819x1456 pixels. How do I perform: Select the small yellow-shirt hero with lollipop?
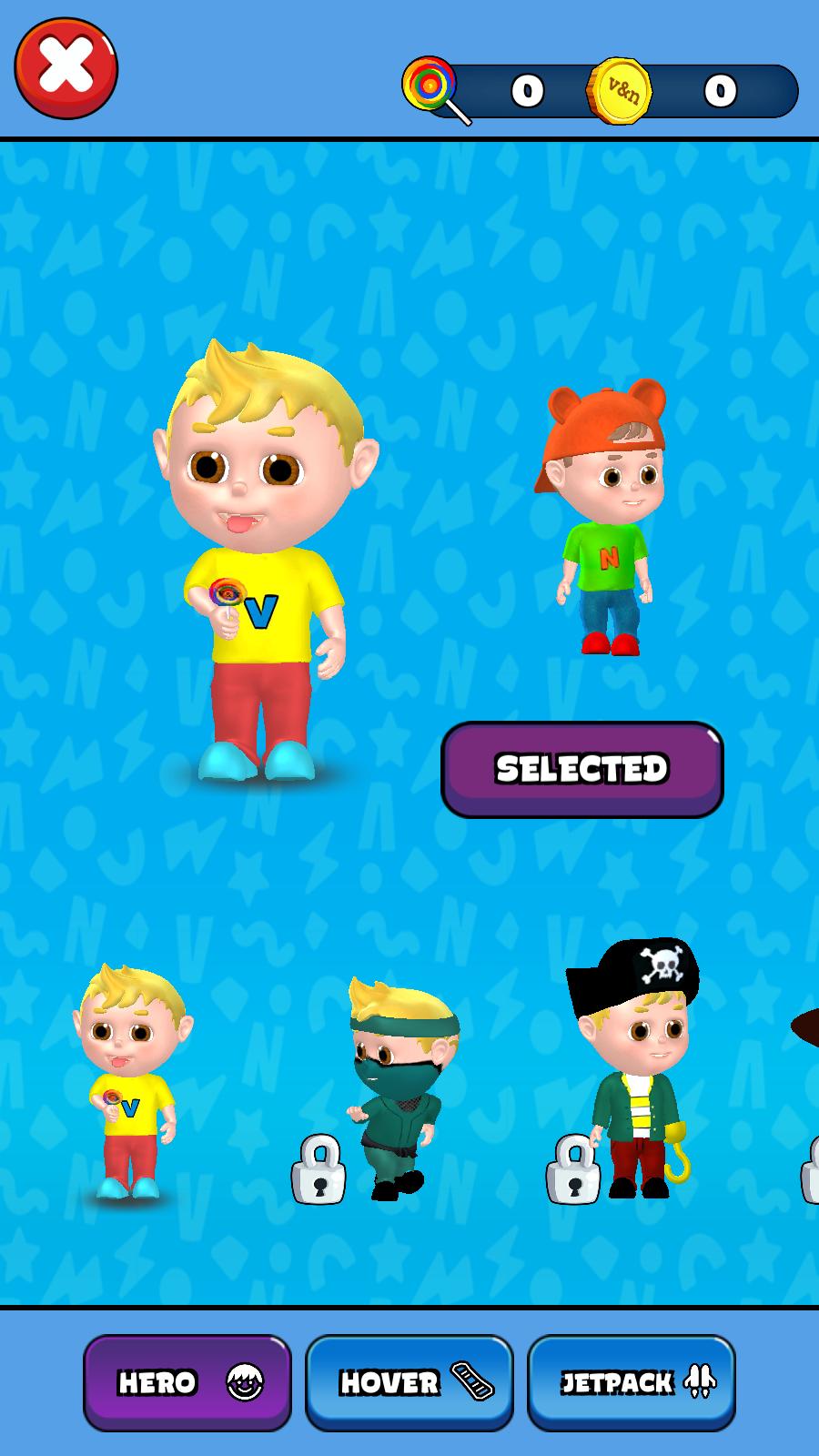coord(130,1083)
